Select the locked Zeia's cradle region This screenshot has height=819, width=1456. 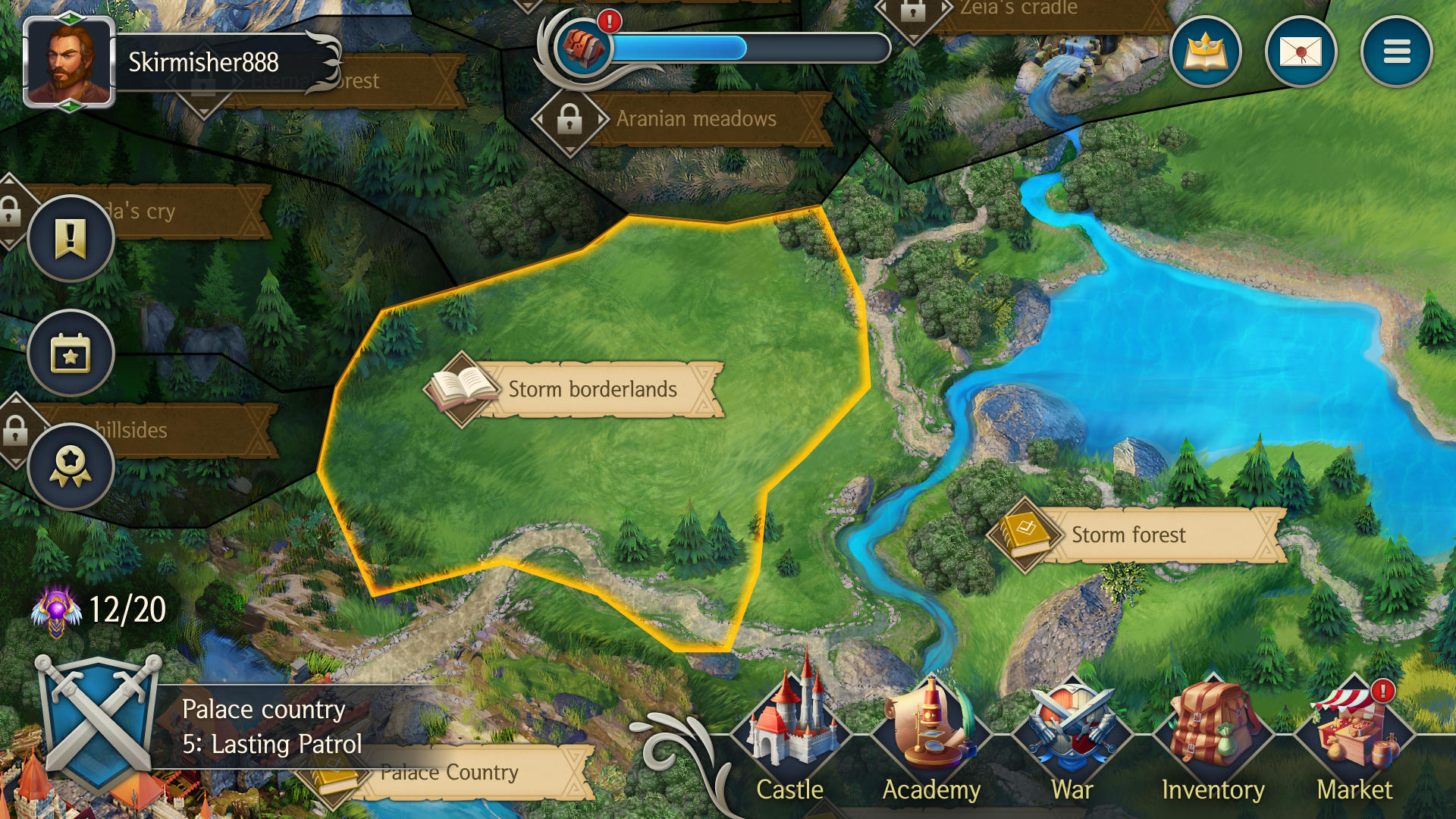[x=1018, y=9]
